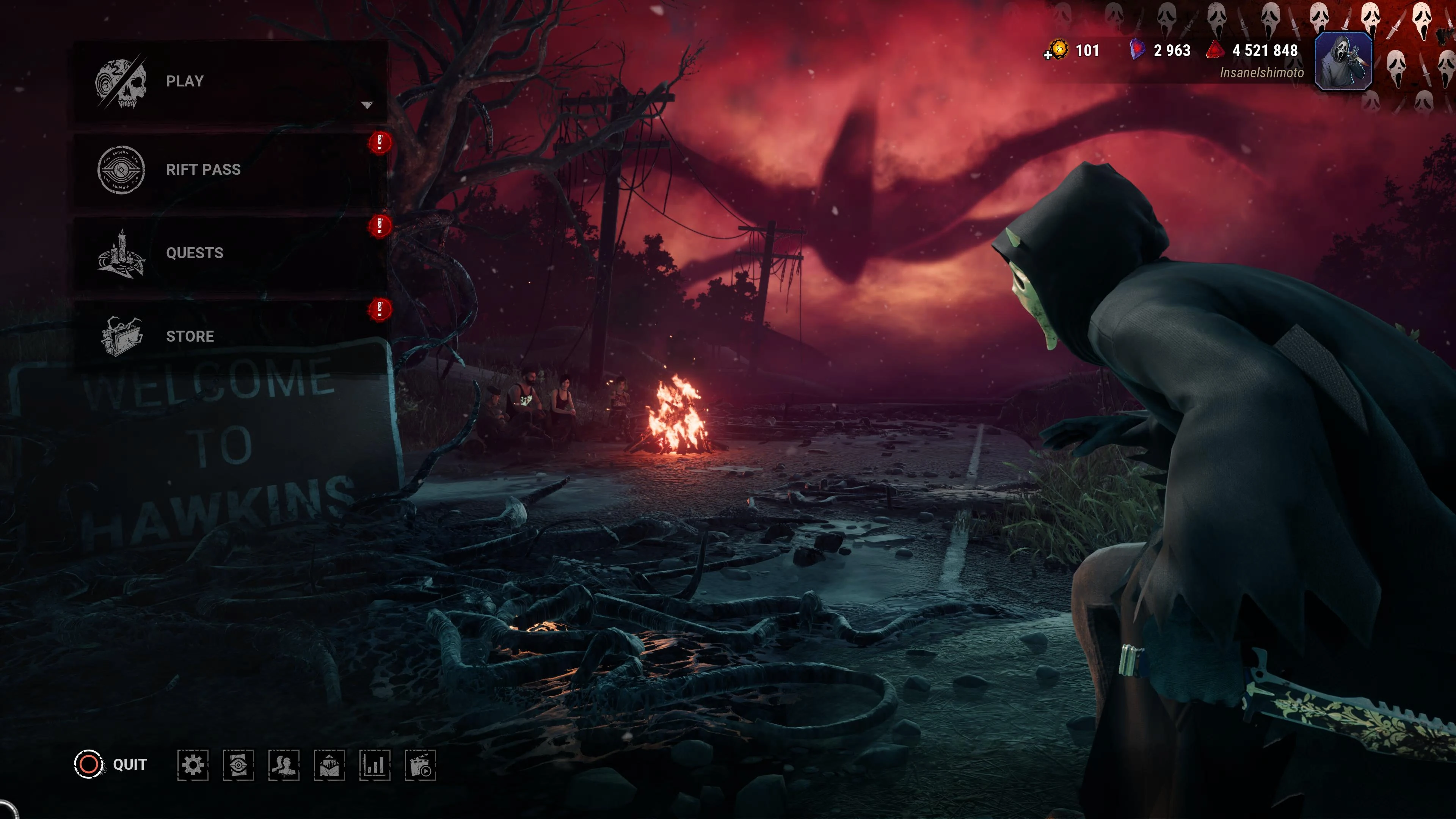Open the Rift Pass menu
Viewport: 1456px width, 819px height.
[226, 169]
